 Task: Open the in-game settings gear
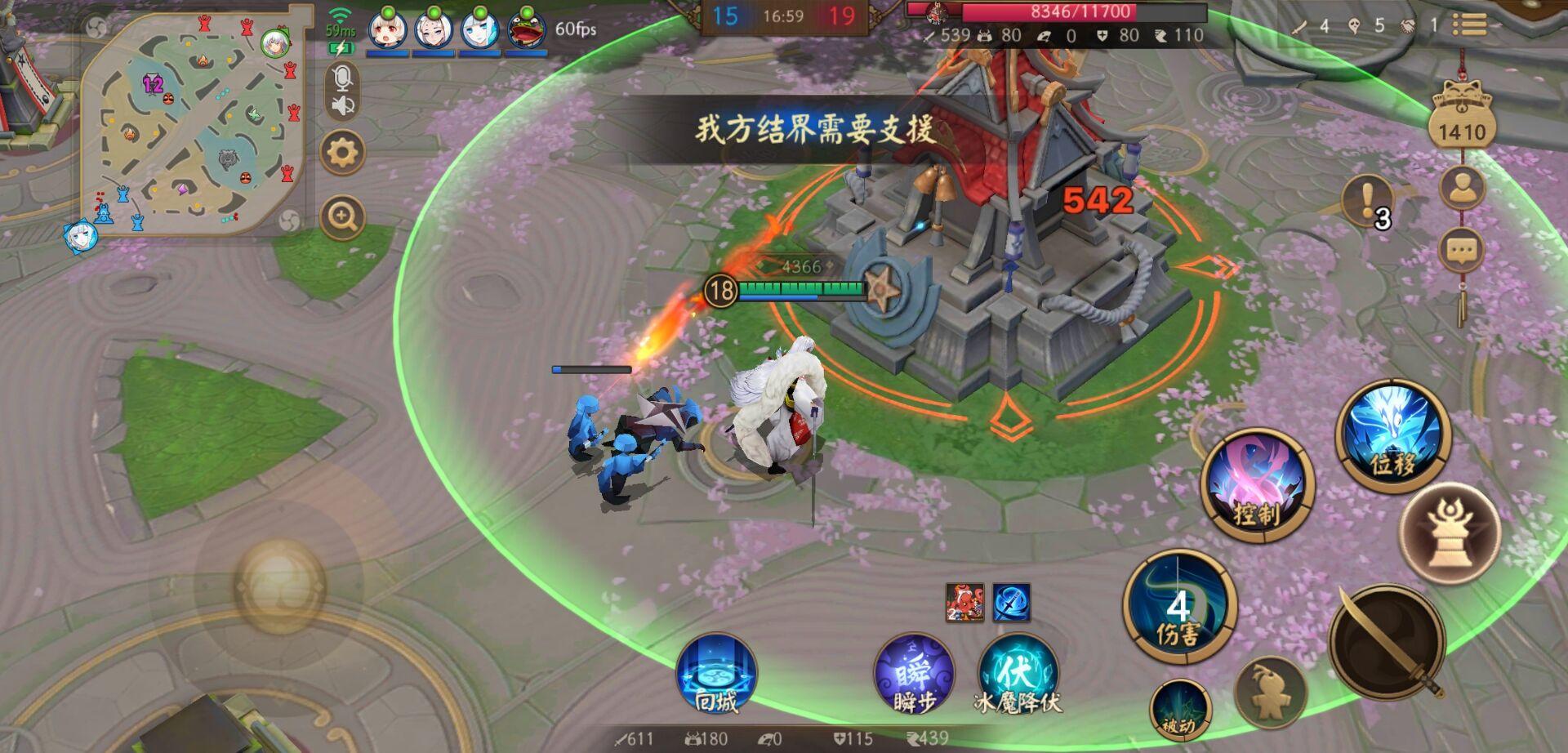[x=343, y=151]
